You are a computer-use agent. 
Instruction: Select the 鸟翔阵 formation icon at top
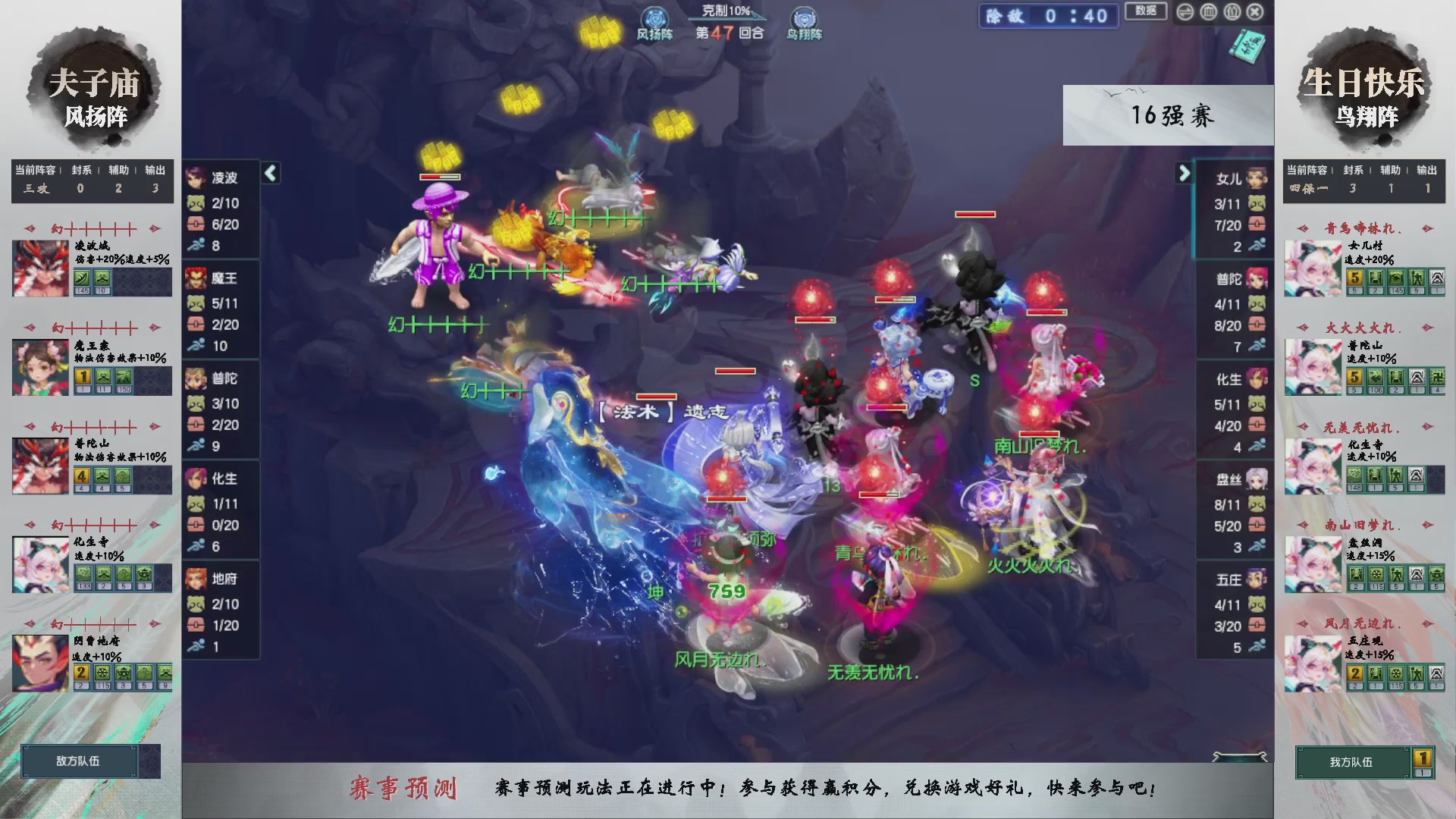804,17
